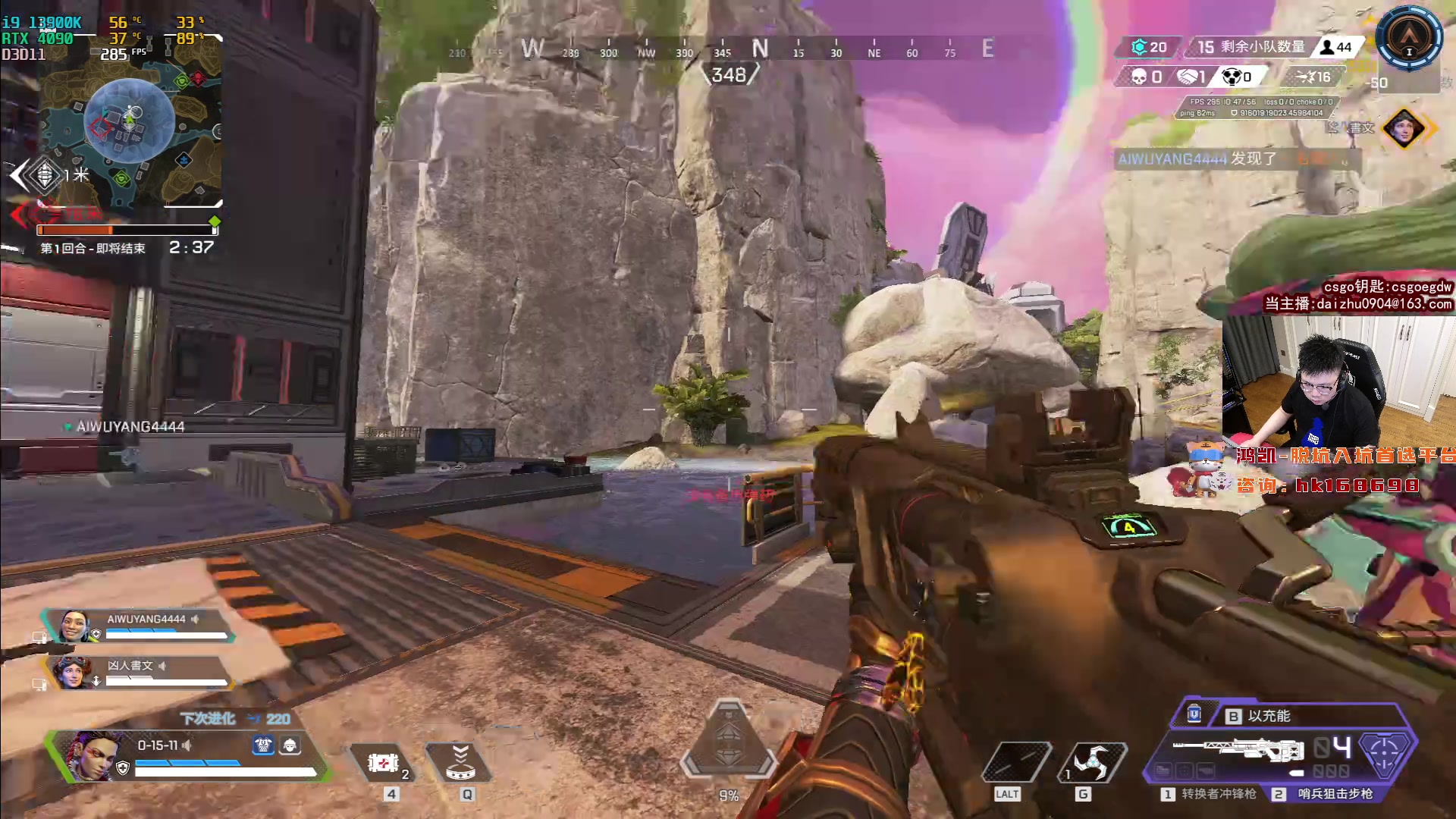
Task: Switch to 哨兵狙击步枪 weapon
Action: (x=1326, y=794)
